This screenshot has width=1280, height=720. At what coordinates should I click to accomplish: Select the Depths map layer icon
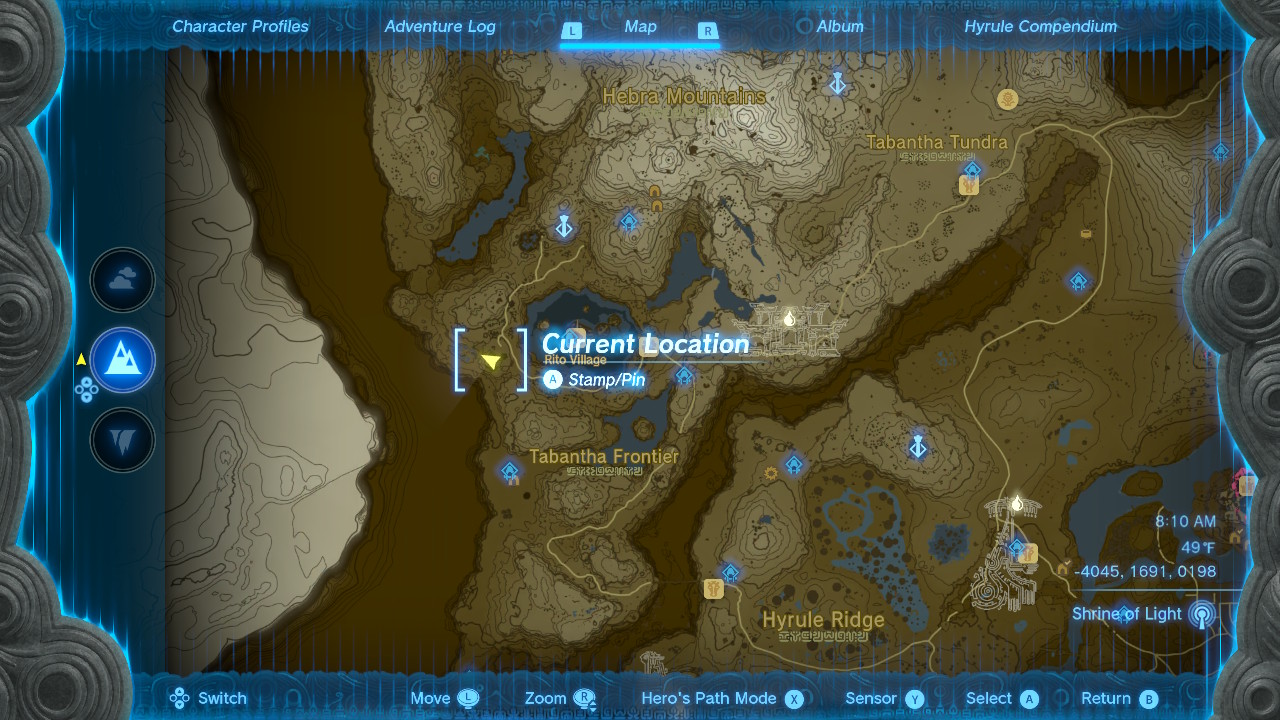click(122, 439)
